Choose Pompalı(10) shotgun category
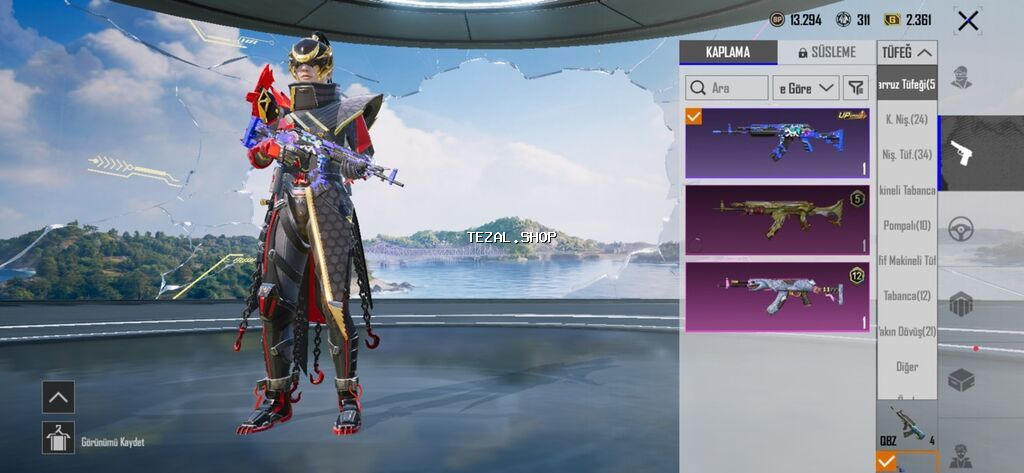The height and width of the screenshot is (473, 1024). pos(907,225)
